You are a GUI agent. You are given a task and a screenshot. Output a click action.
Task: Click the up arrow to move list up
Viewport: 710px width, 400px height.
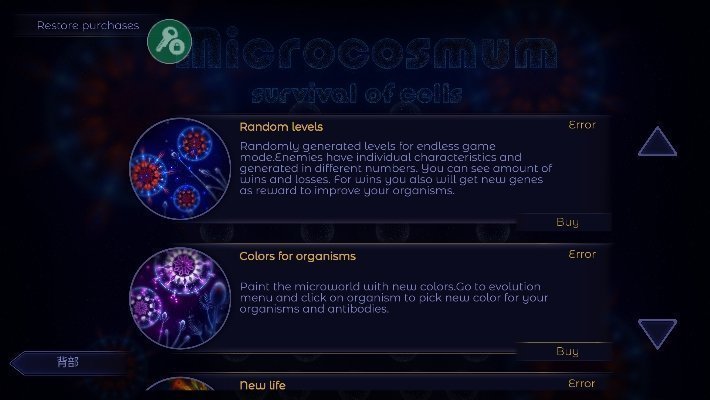point(657,142)
